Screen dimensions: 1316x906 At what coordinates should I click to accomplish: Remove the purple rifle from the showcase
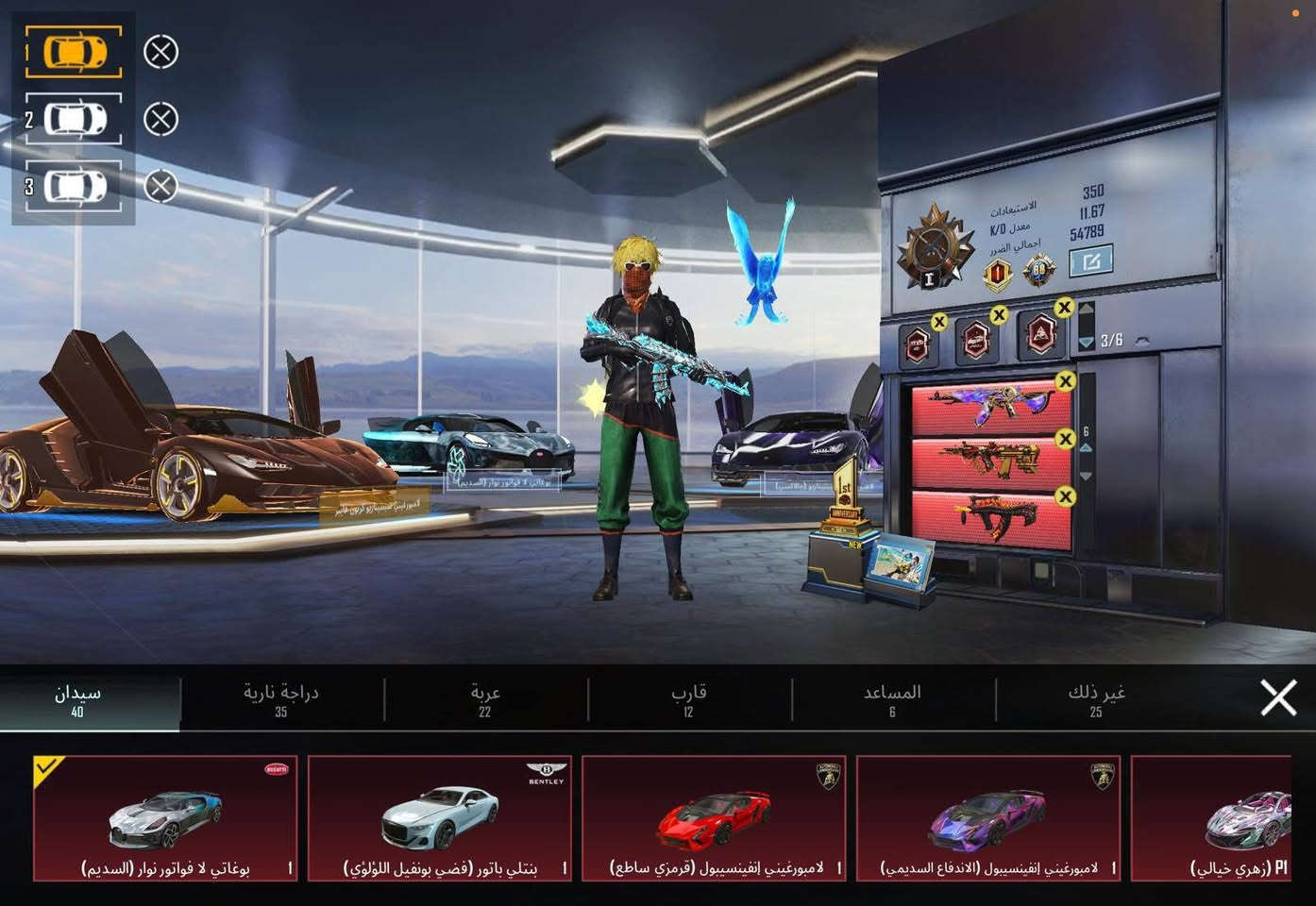1066,381
